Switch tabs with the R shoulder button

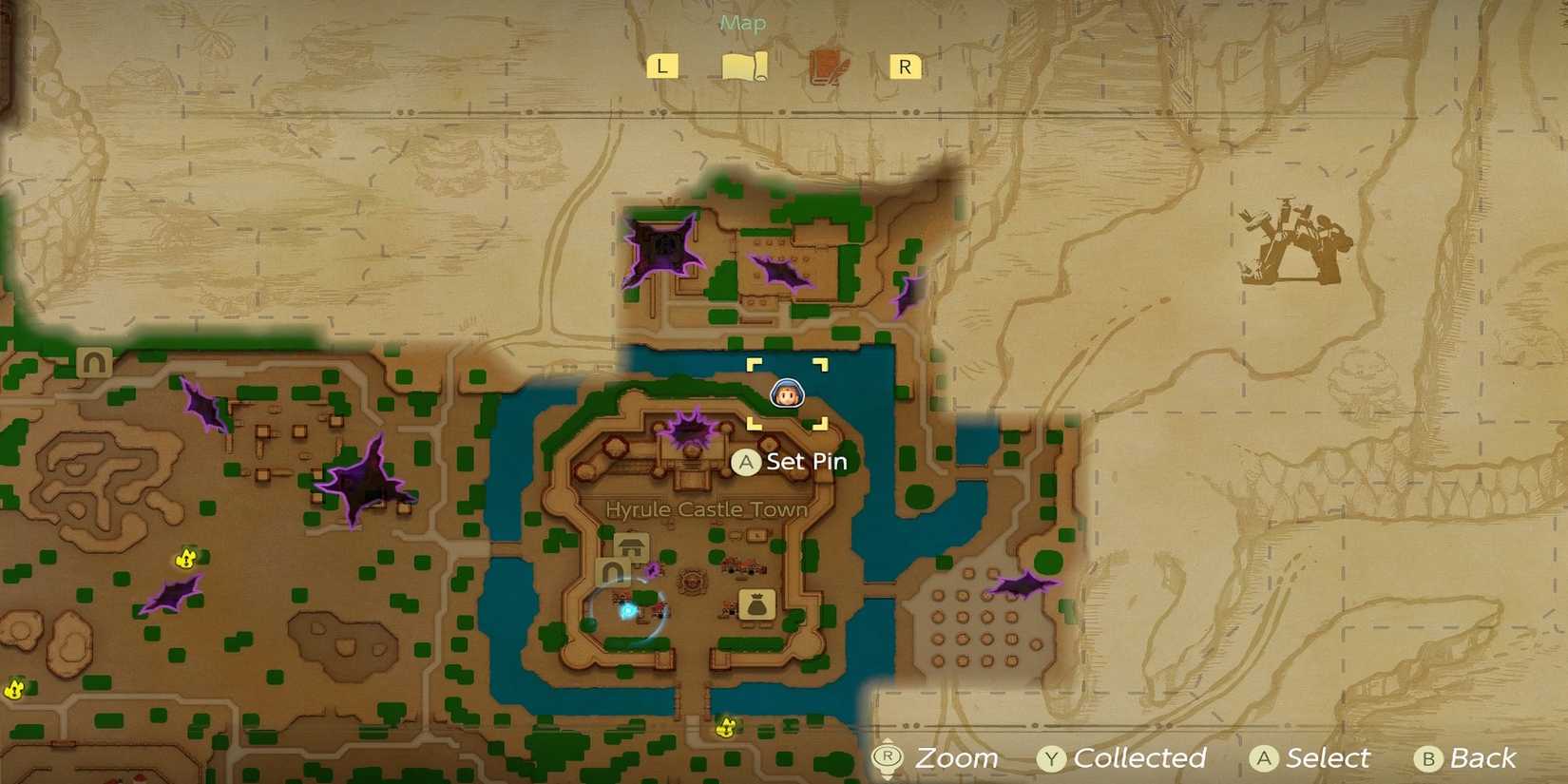(903, 66)
